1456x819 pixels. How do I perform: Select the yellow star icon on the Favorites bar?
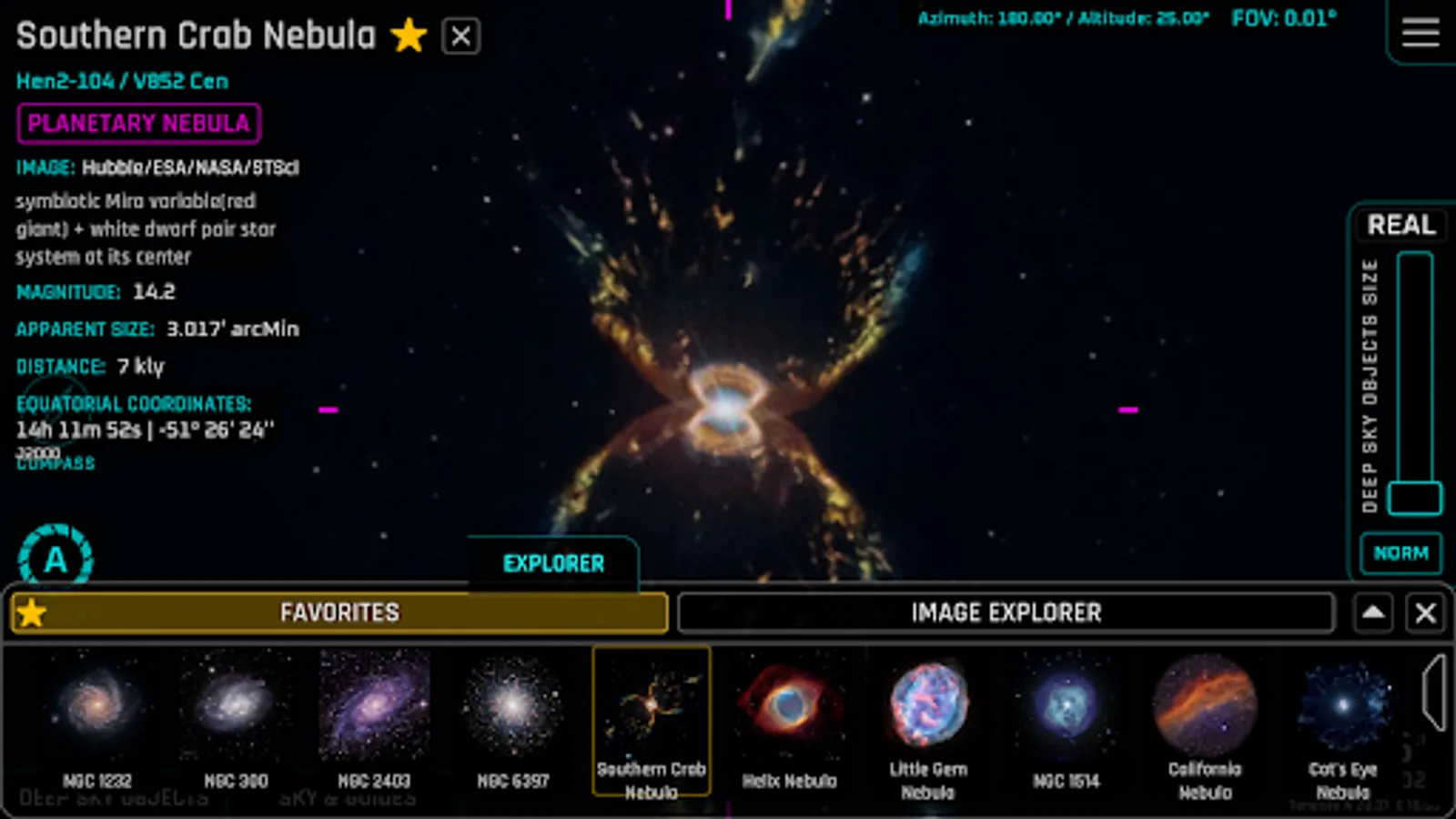(32, 612)
